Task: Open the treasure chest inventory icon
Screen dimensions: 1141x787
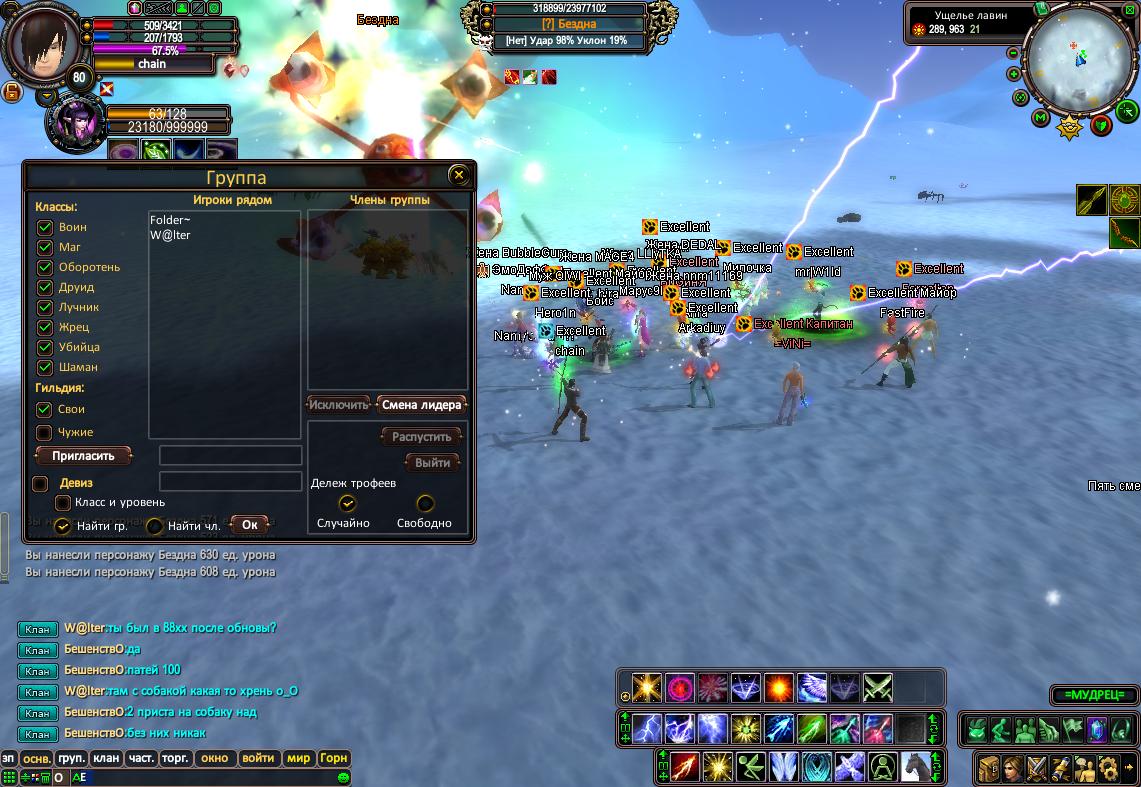Action: coord(989,768)
